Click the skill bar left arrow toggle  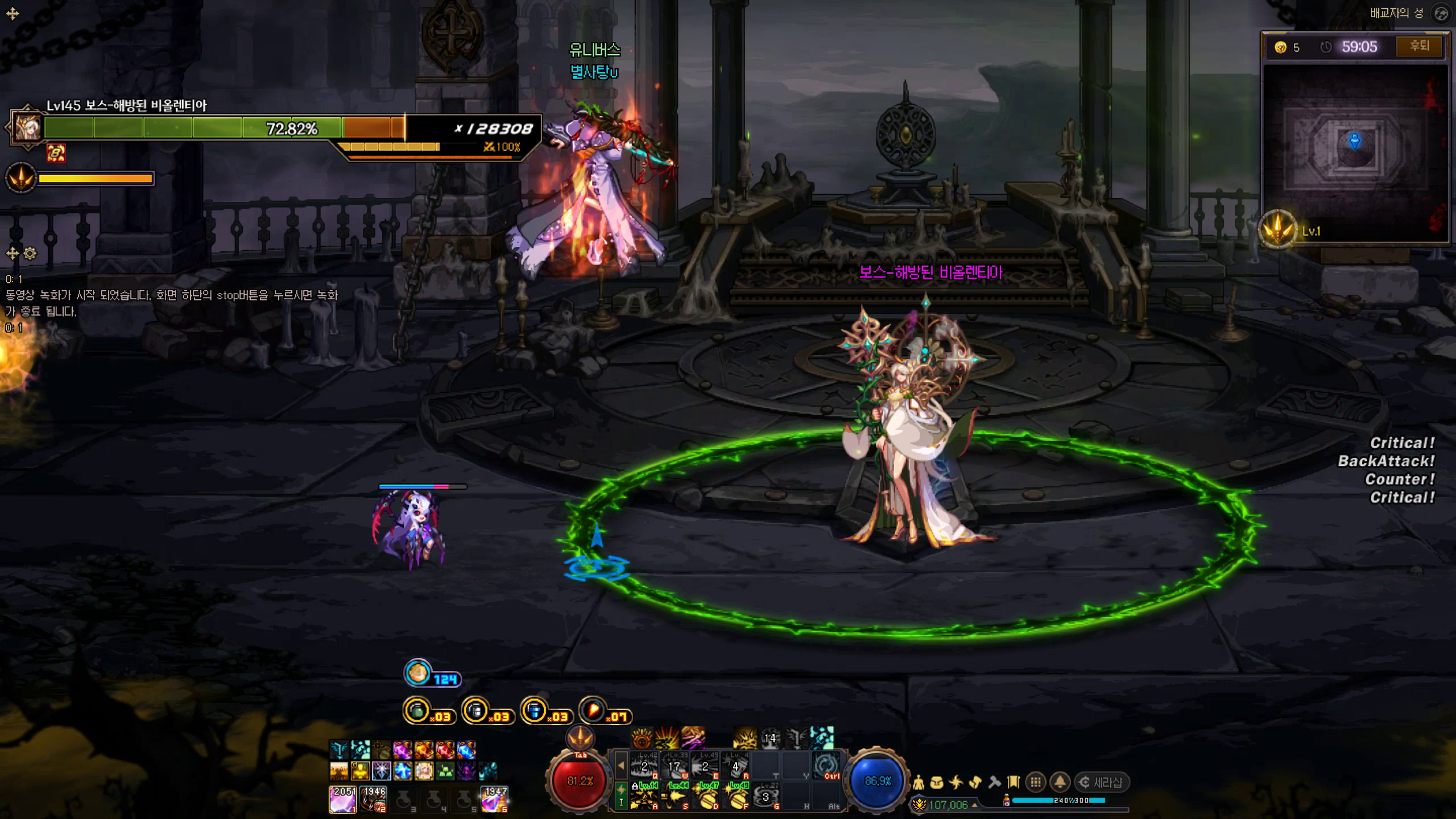[x=621, y=766]
